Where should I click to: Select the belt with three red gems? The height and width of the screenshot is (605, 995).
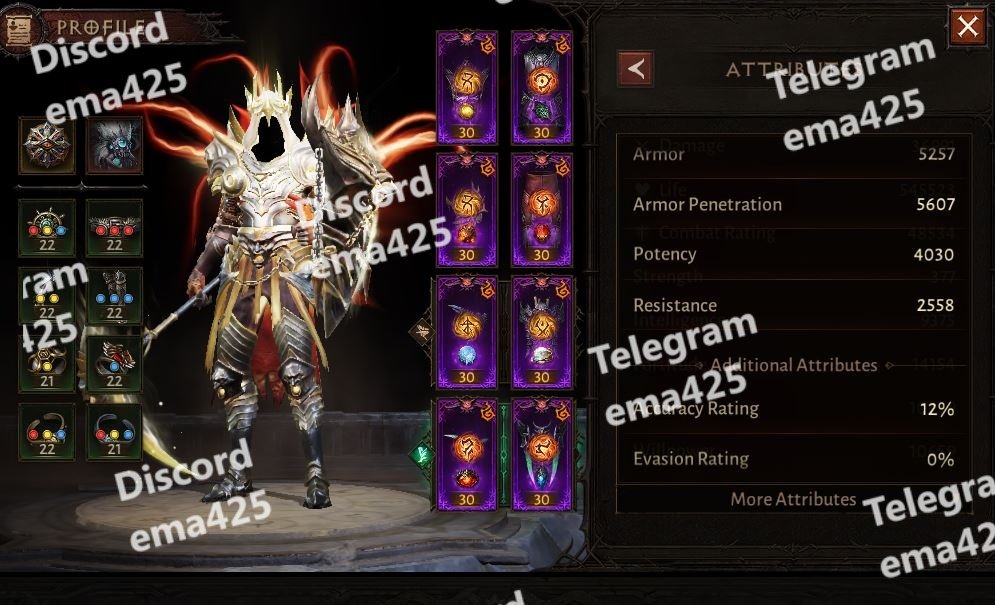tap(114, 228)
